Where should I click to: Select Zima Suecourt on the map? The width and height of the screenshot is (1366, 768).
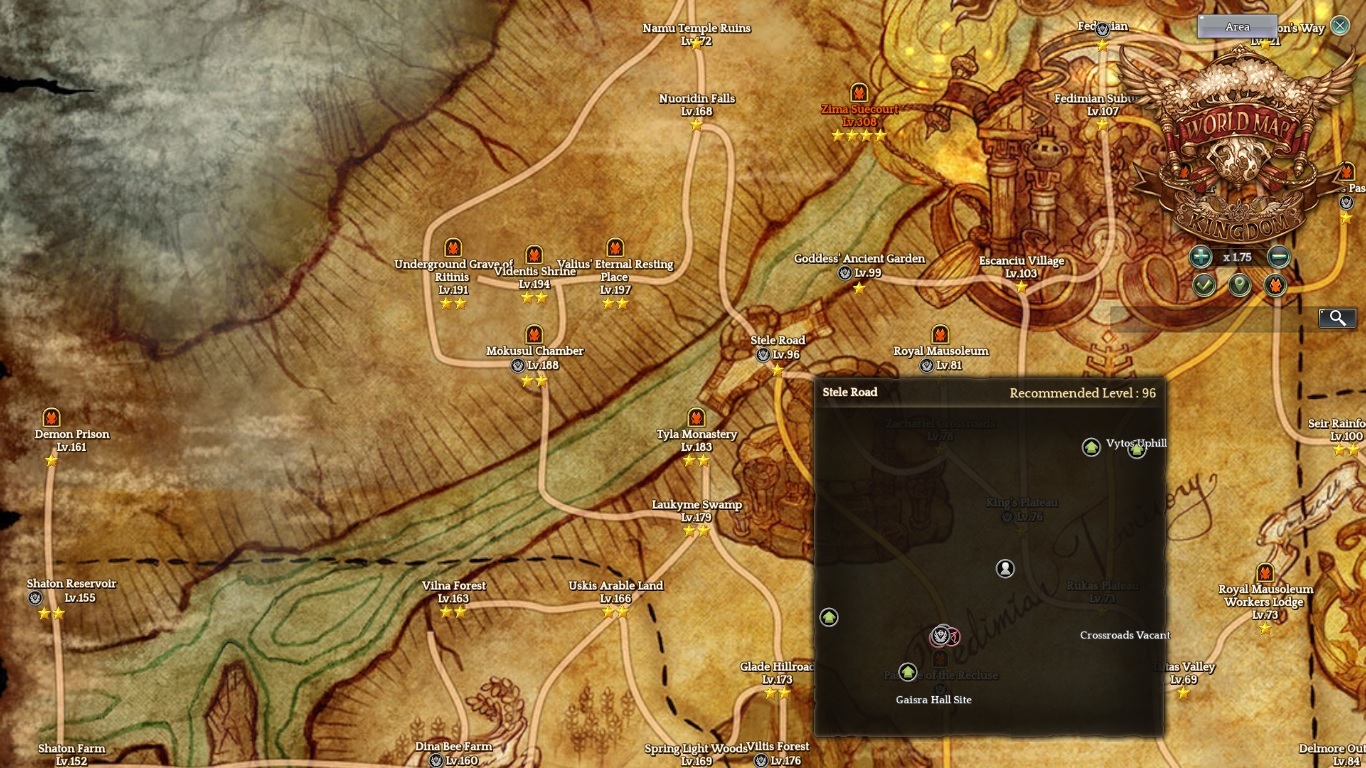pos(859,109)
